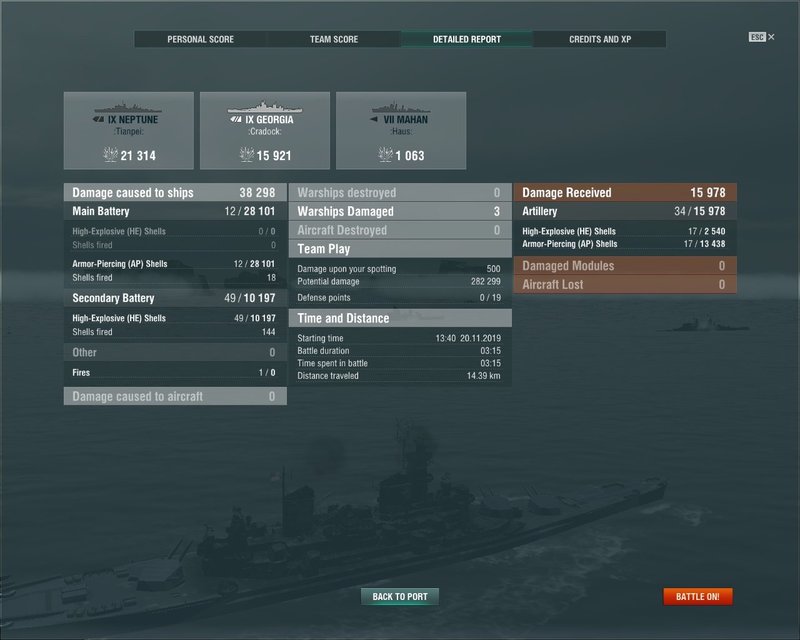Screen dimensions: 800x640
Task: Start another match with Battle On!
Action: click(x=698, y=597)
